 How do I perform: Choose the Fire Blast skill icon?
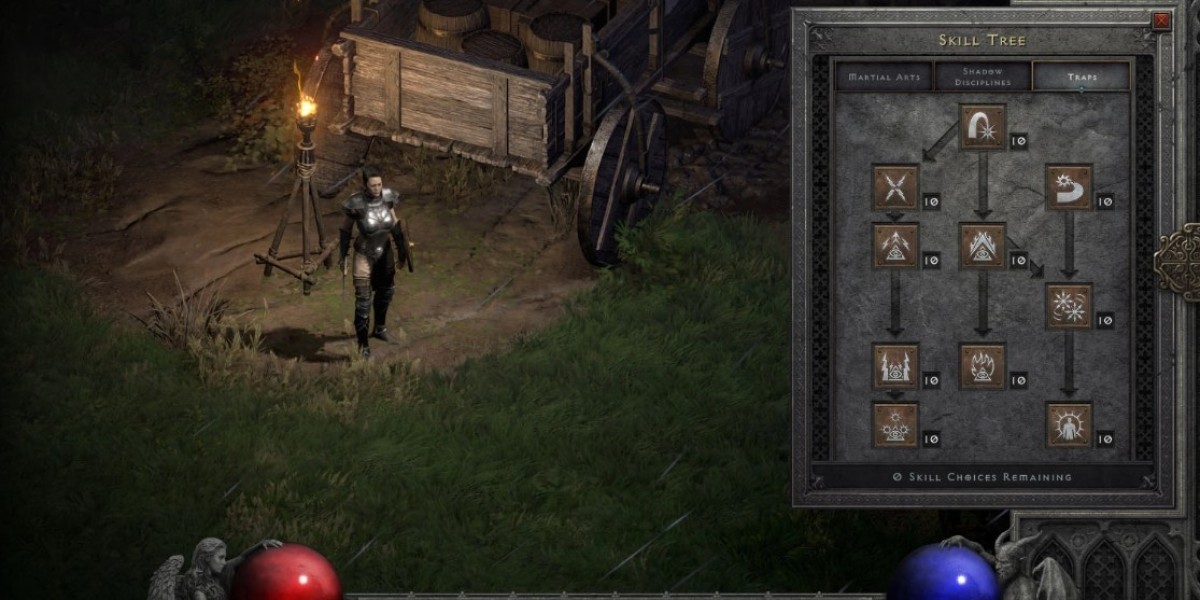tap(982, 127)
